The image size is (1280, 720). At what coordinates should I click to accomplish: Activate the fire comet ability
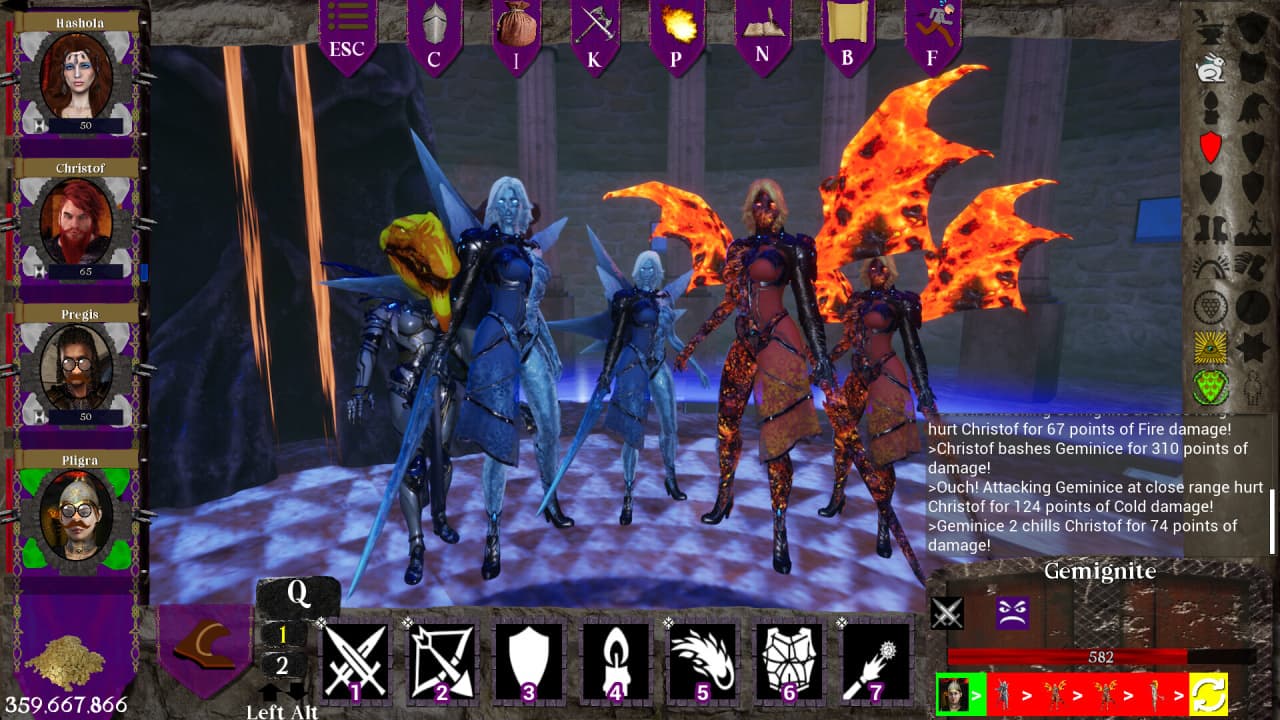(x=703, y=661)
